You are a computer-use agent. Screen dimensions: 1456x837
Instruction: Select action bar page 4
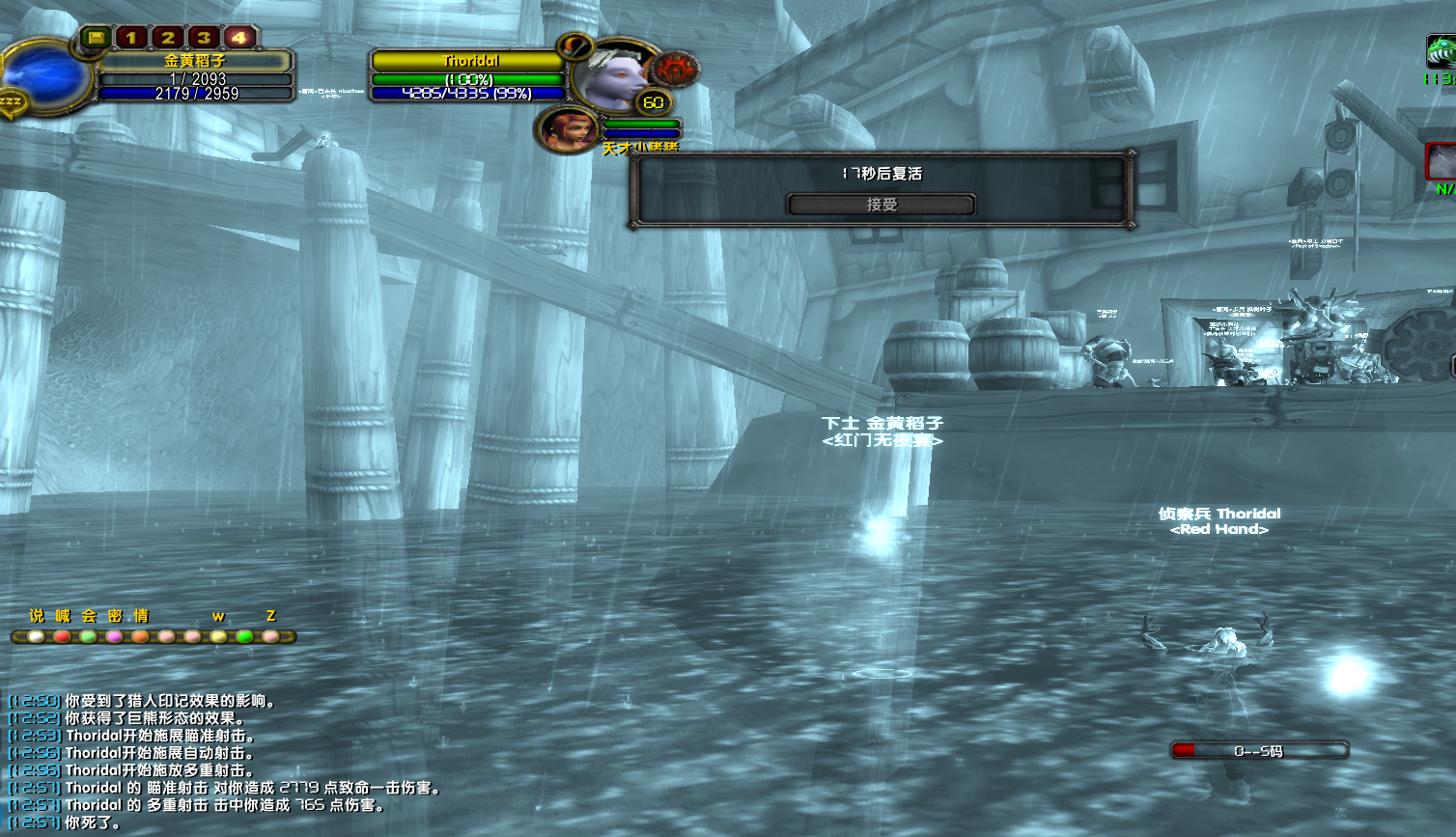[x=241, y=38]
